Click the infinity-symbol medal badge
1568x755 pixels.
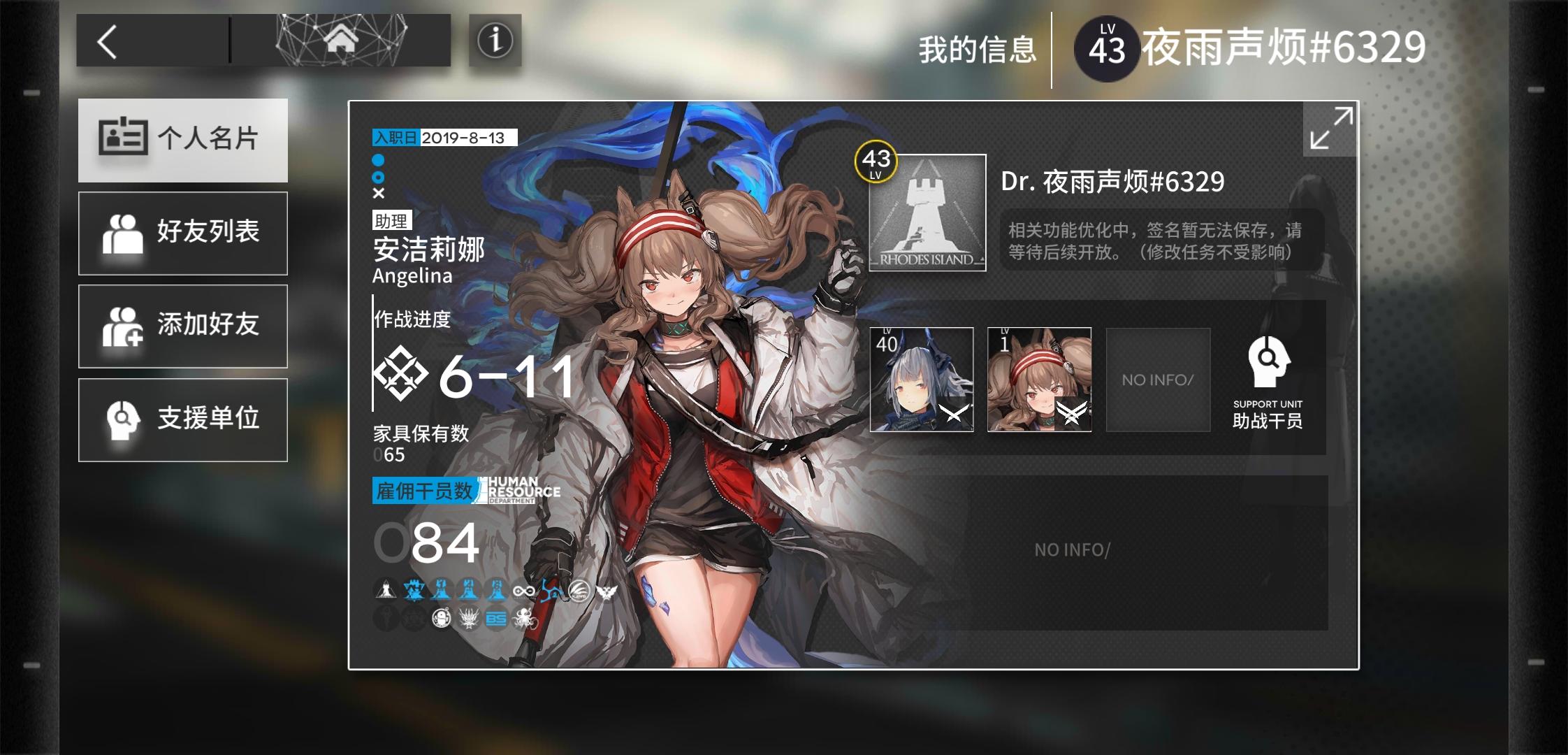[524, 591]
